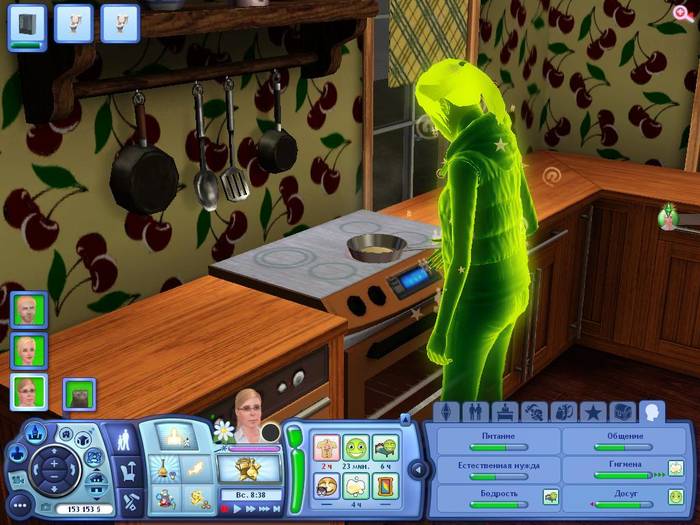This screenshot has height=525, width=700.
Task: Switch to the star Opportunities tab
Action: (593, 412)
